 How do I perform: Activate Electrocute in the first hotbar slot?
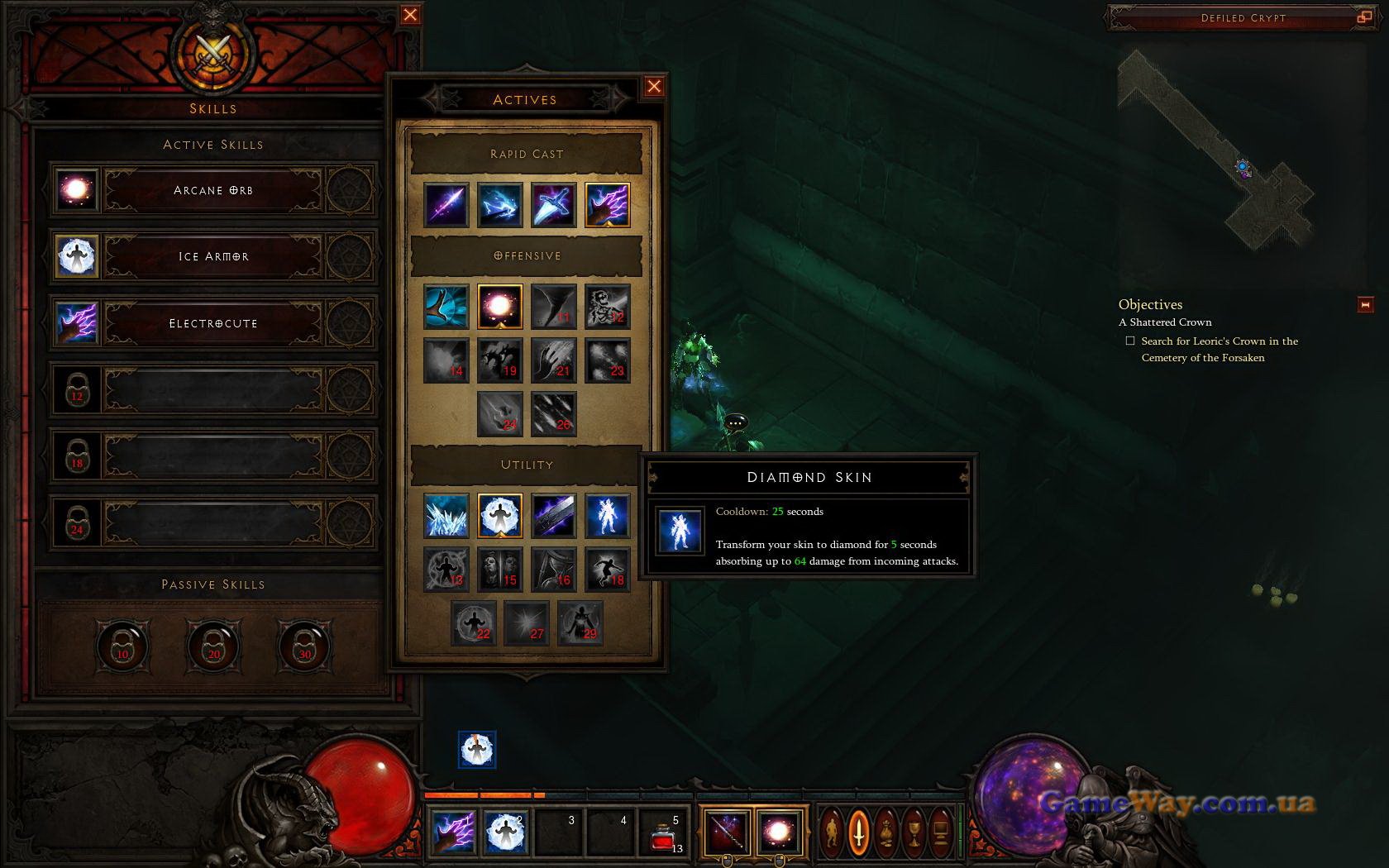[453, 832]
